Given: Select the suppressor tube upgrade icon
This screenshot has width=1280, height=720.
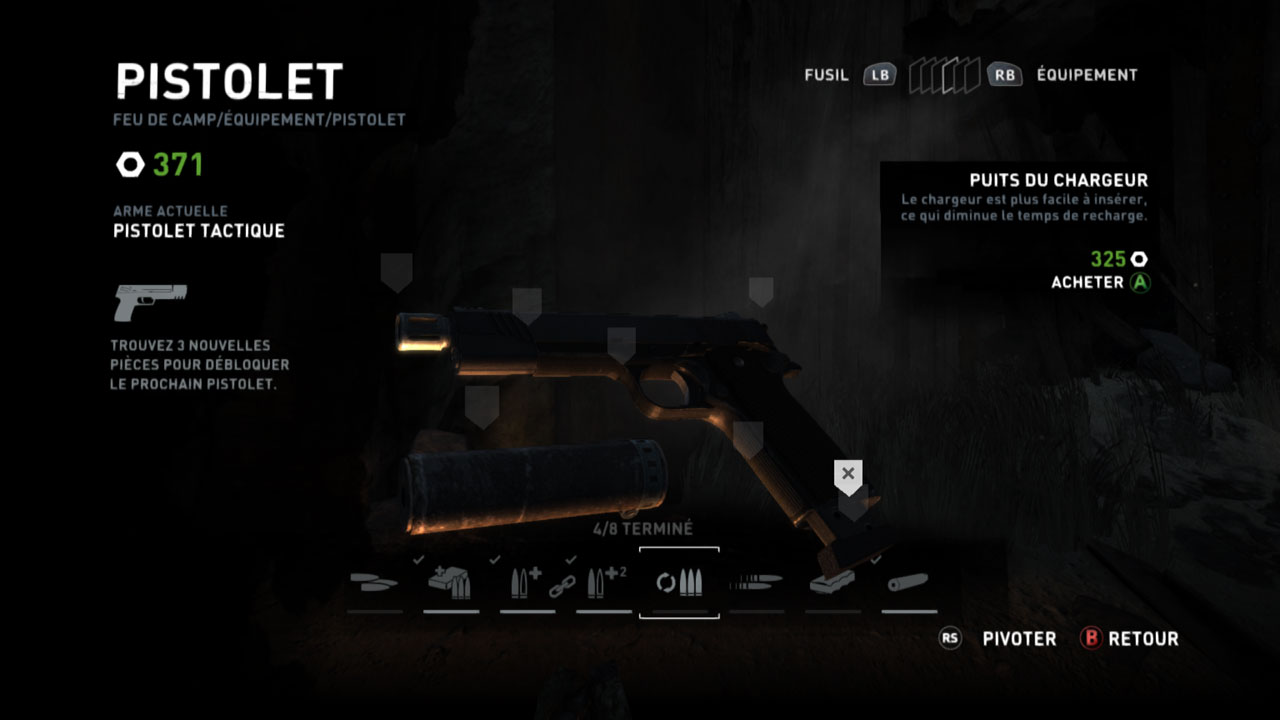Looking at the screenshot, I should click(907, 580).
